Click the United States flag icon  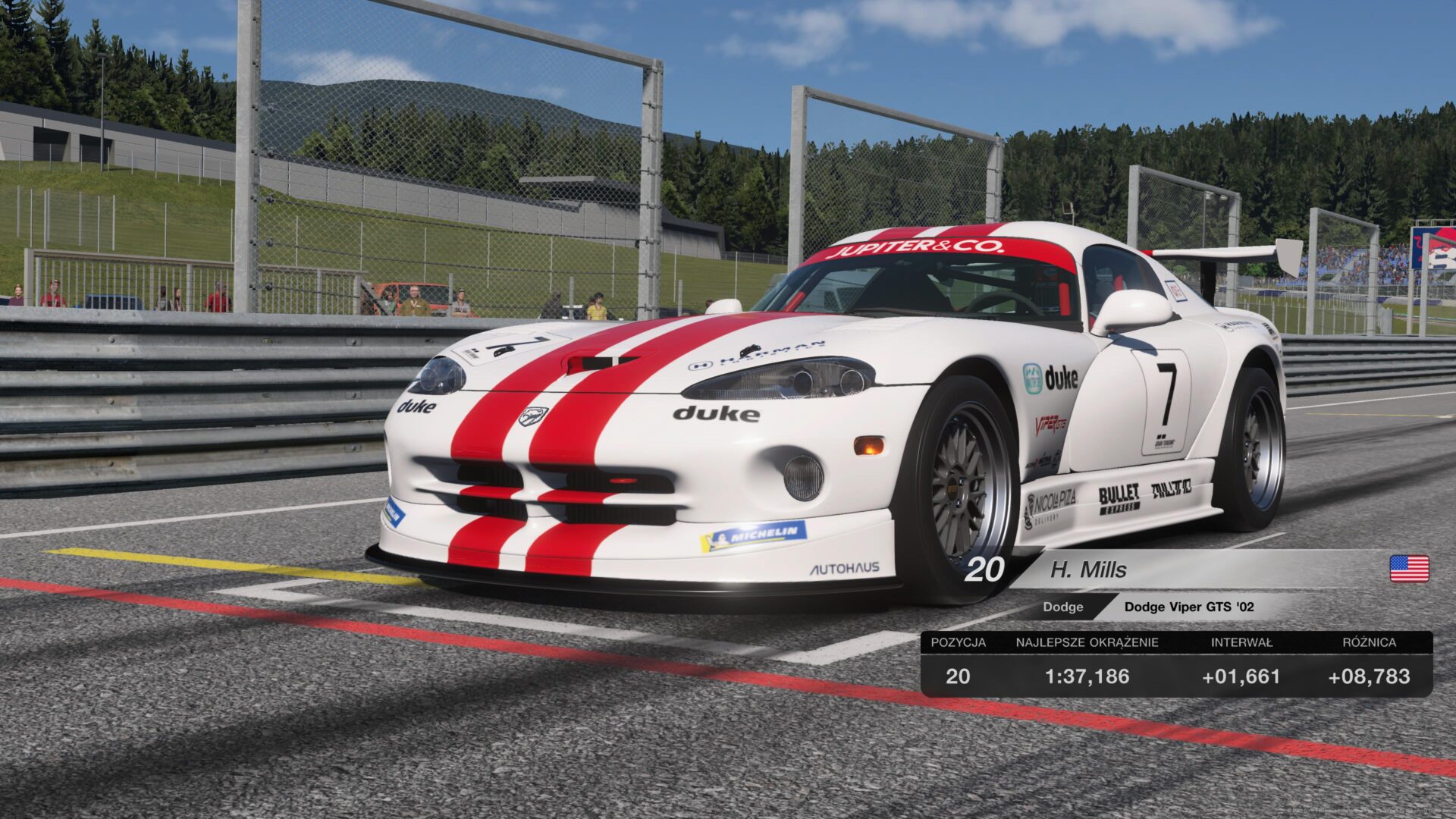pyautogui.click(x=1409, y=569)
